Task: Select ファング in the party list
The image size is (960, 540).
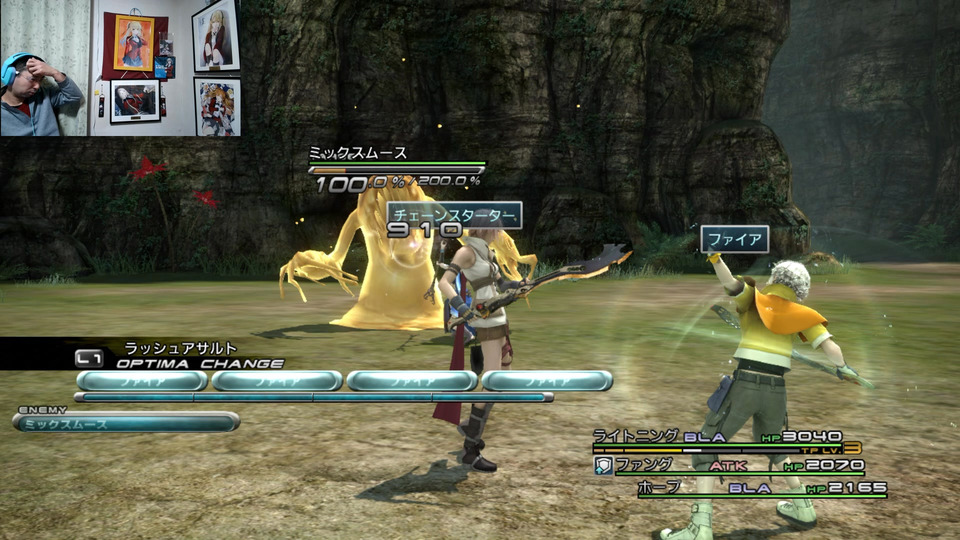Action: point(644,465)
